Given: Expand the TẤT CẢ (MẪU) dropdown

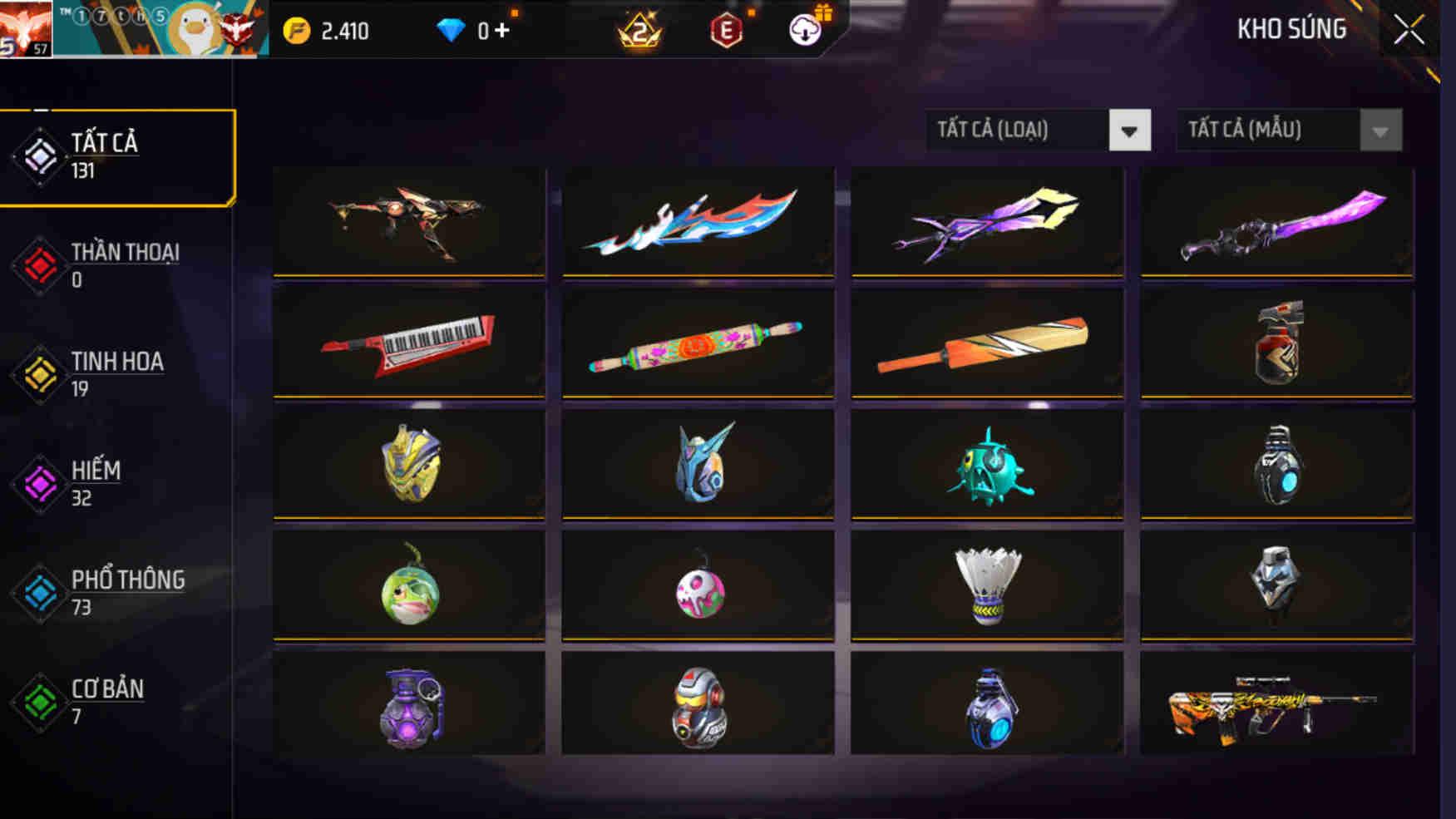Looking at the screenshot, I should pos(1379,131).
